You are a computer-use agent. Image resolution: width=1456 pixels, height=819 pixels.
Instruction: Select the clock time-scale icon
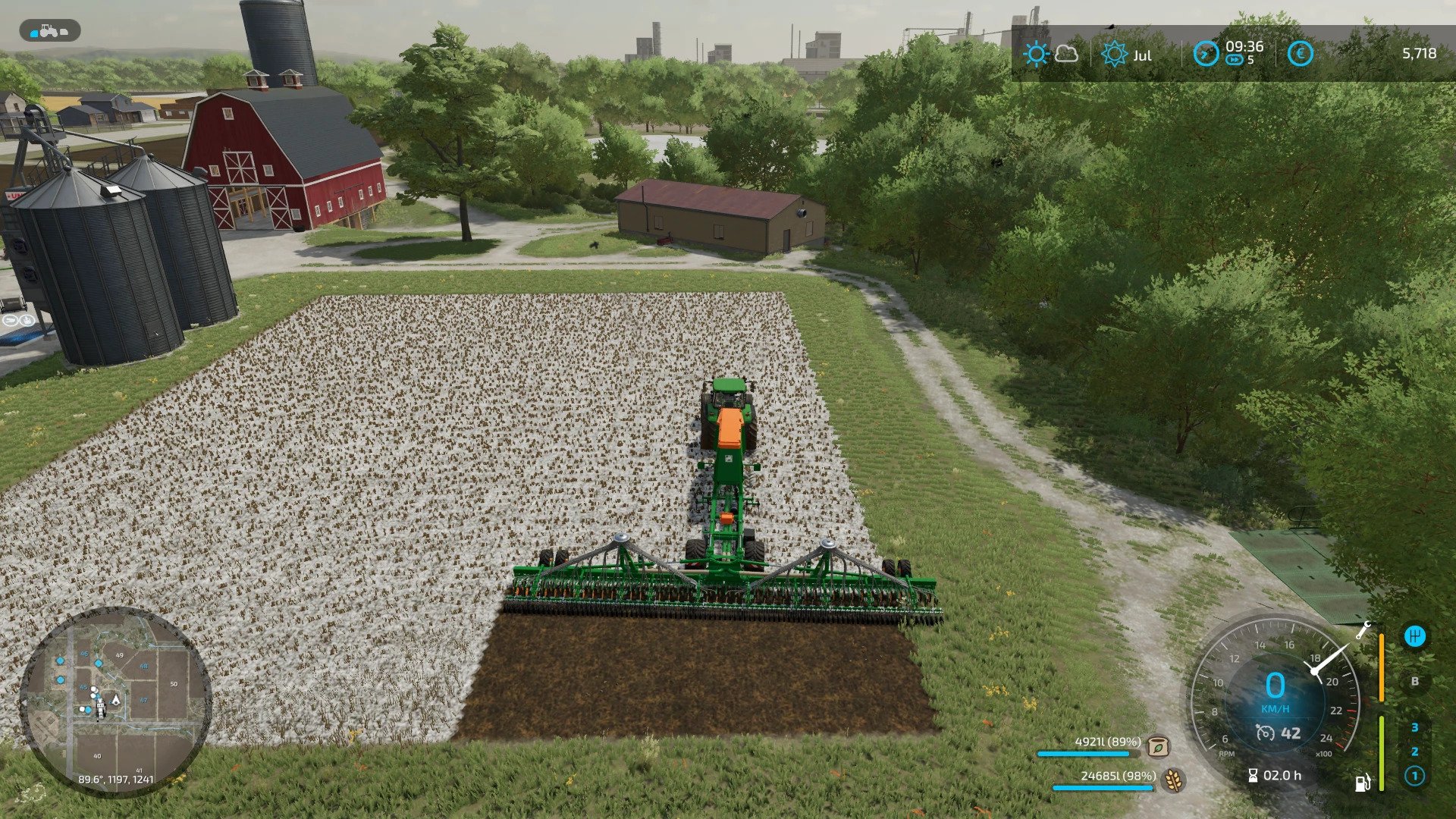pyautogui.click(x=1206, y=54)
